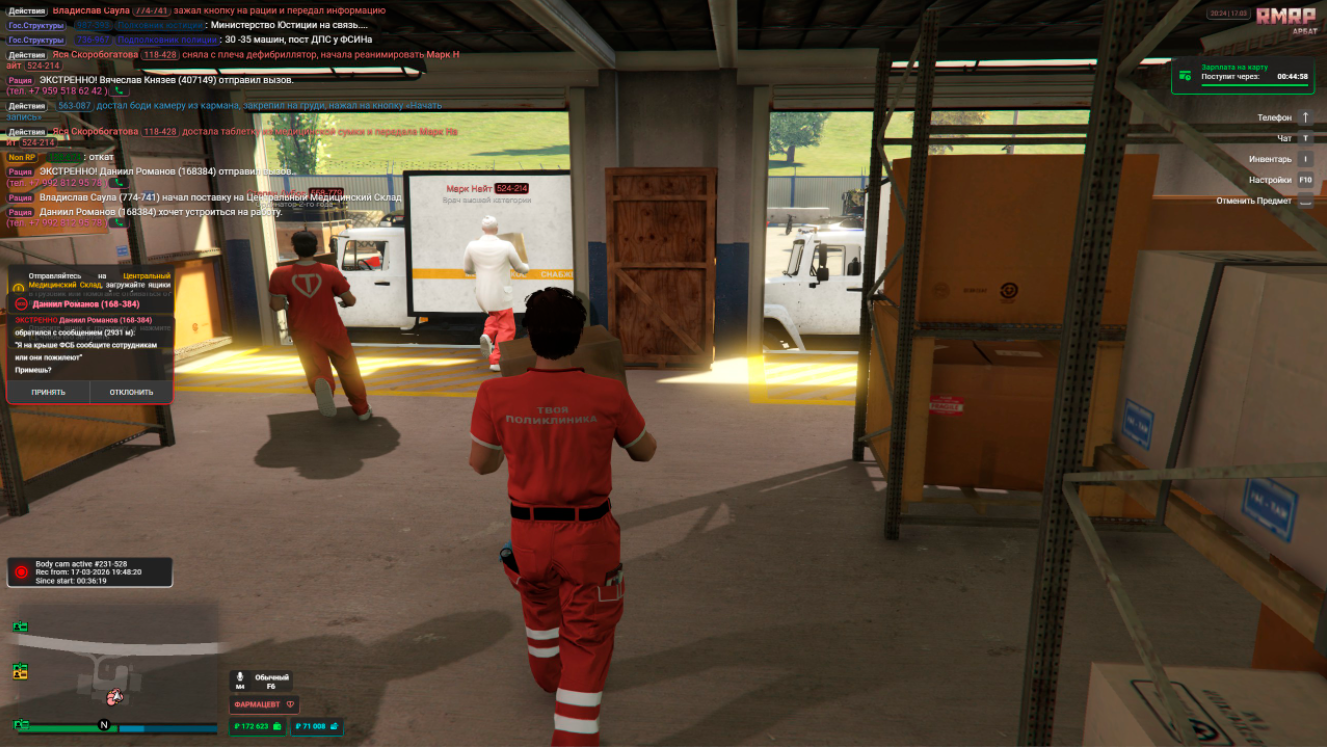
Task: Accept the emergency call with ПРИНЯТЬ
Action: [x=48, y=392]
